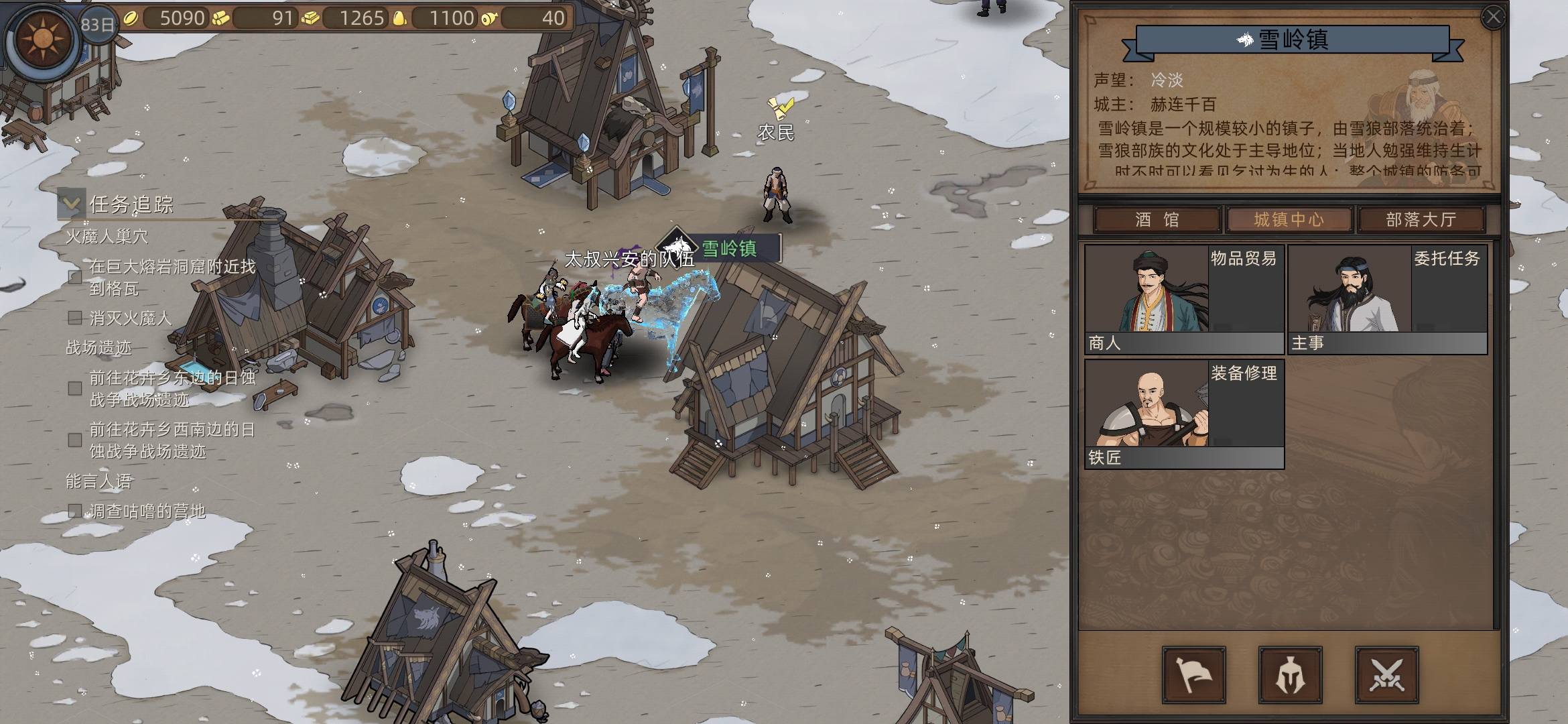Image resolution: width=1568 pixels, height=724 pixels.
Task: Select the 能言人语 quest entry
Action: (99, 481)
